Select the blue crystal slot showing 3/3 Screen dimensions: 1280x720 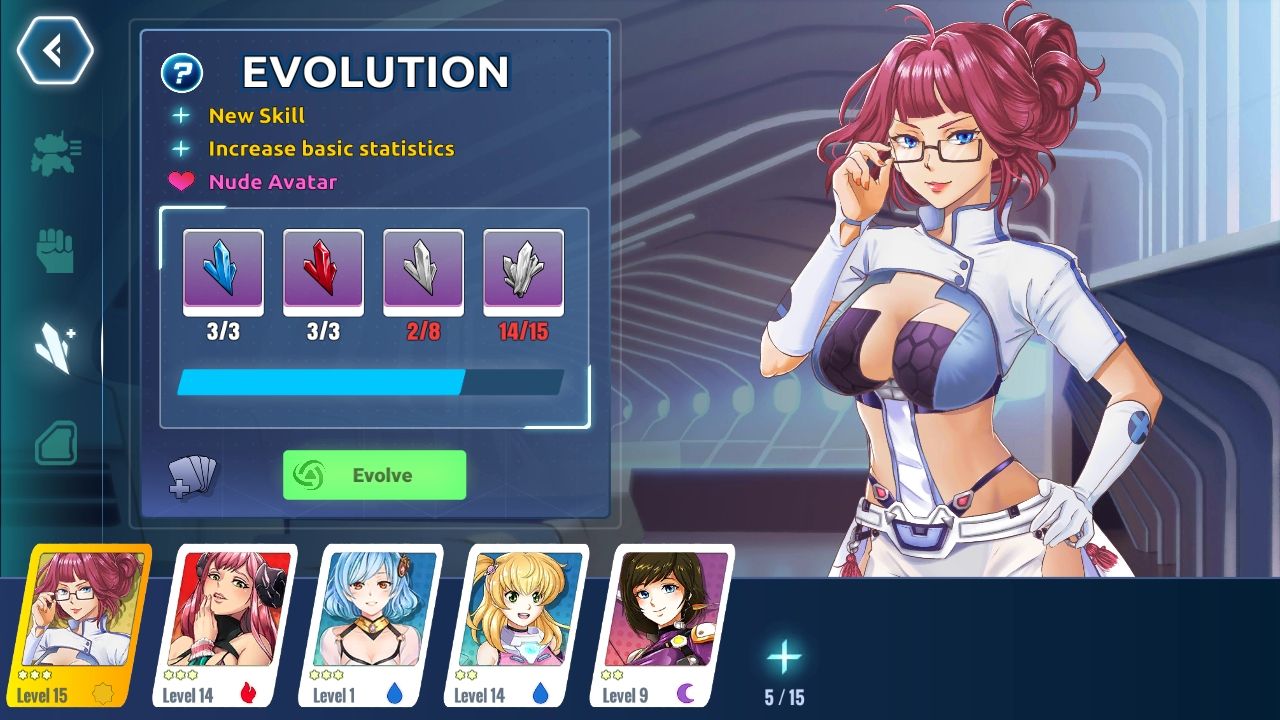[222, 271]
